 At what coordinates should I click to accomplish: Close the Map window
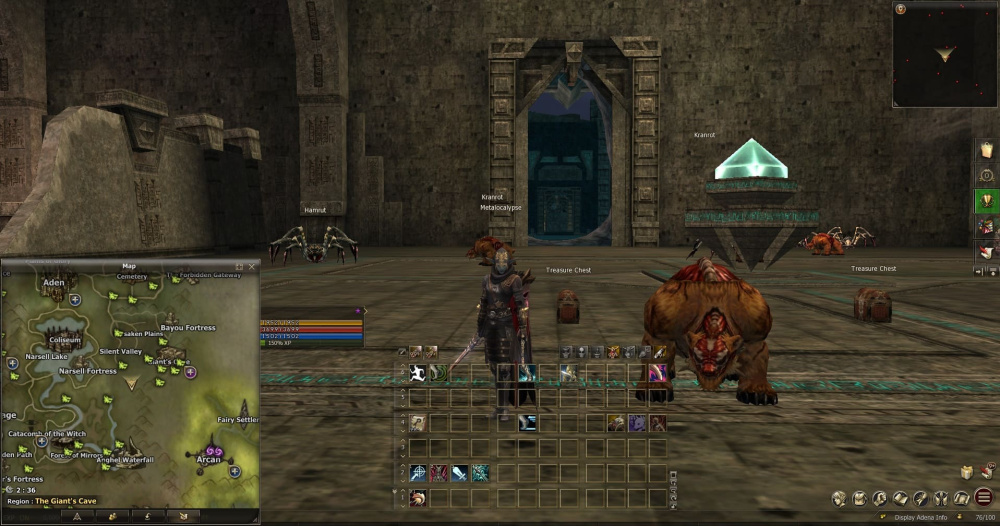click(252, 266)
